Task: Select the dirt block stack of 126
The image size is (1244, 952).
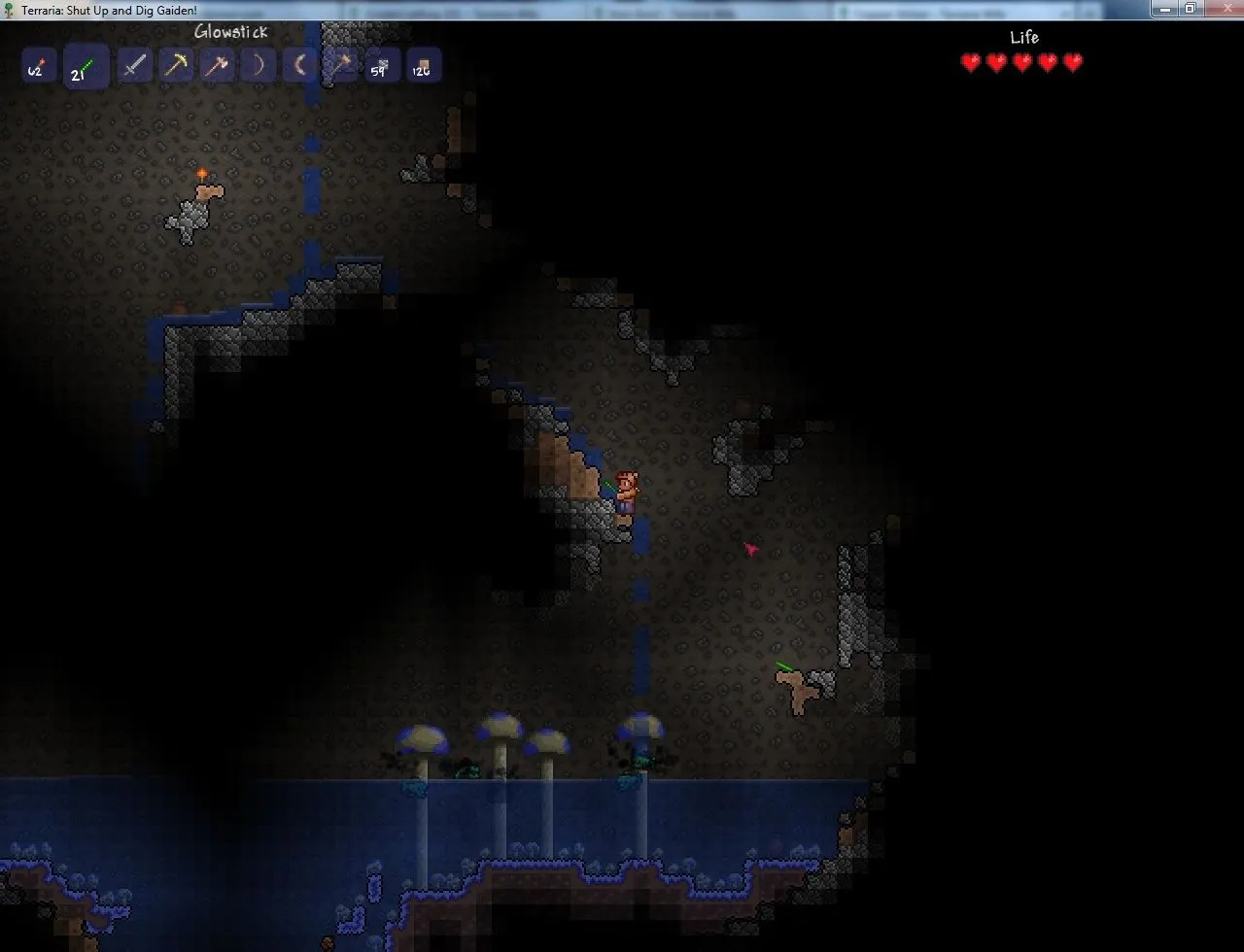Action: point(423,66)
